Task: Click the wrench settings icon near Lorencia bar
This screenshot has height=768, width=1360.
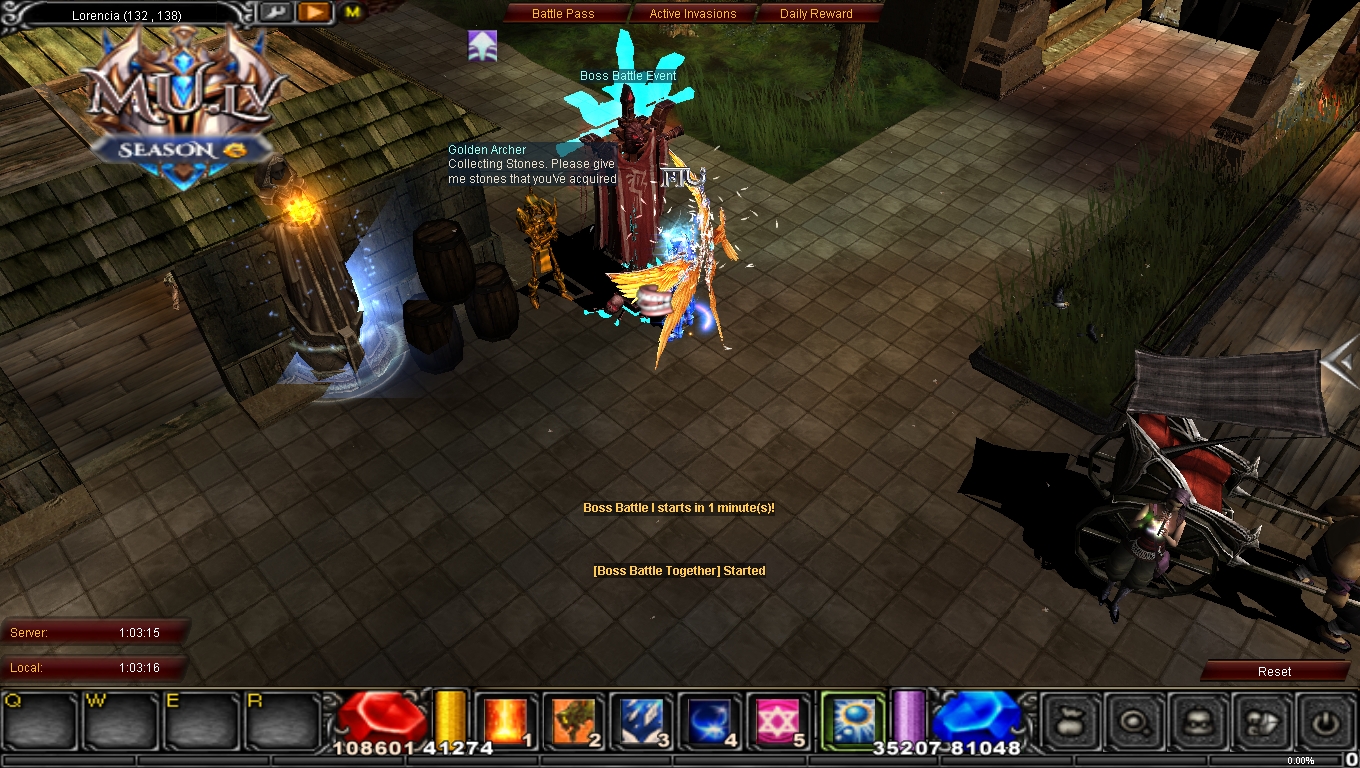Action: (276, 12)
